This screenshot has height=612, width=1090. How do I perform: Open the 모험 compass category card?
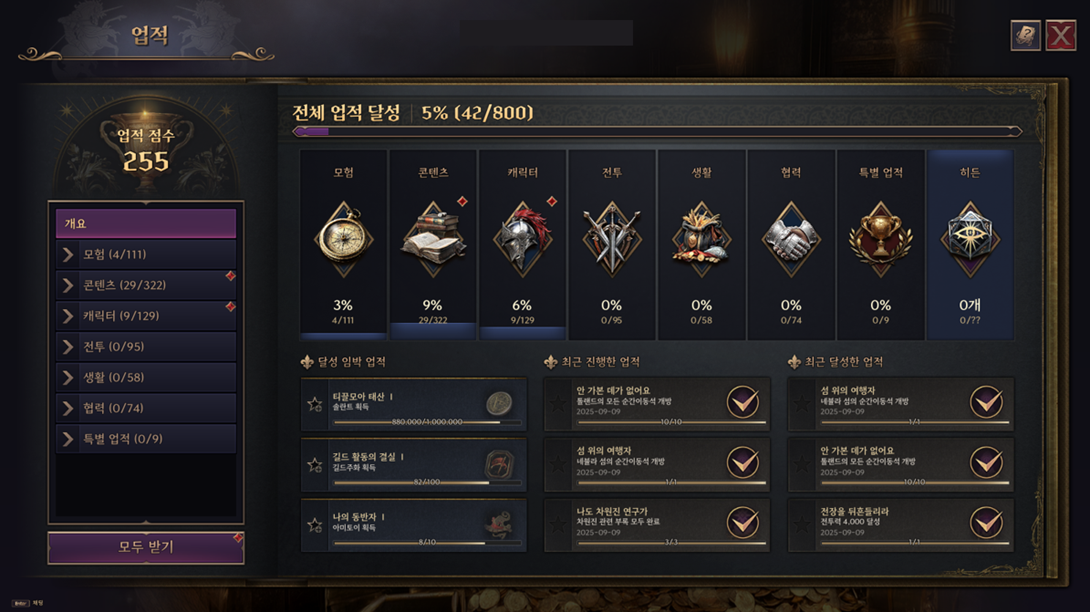click(344, 245)
